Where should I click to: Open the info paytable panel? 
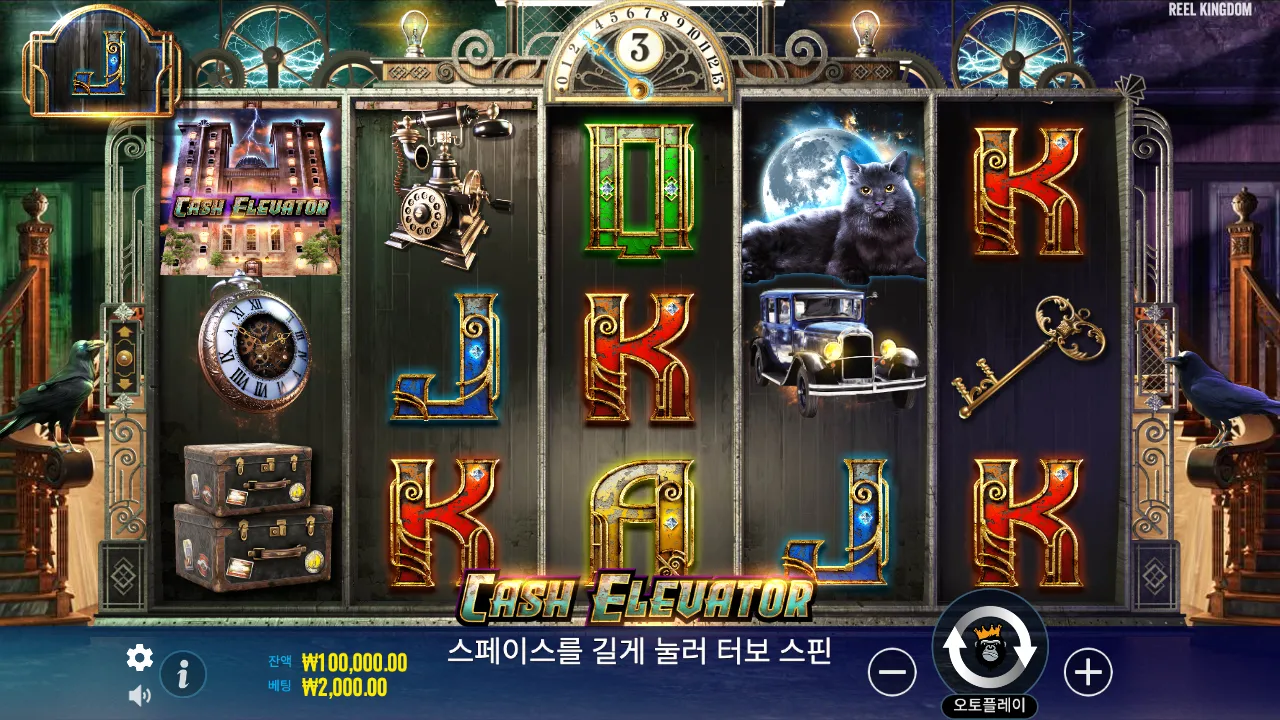(x=181, y=673)
